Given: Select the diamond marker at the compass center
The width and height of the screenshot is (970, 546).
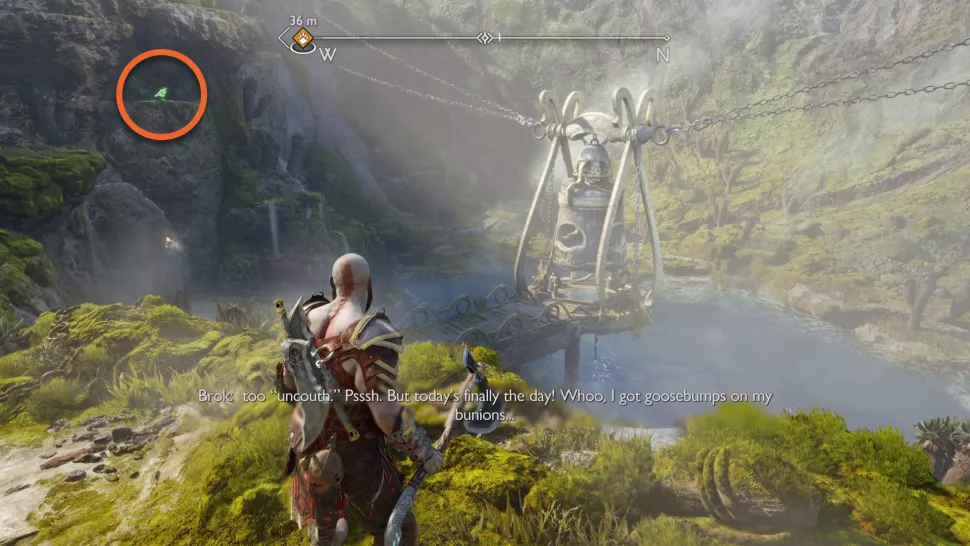Looking at the screenshot, I should [486, 38].
